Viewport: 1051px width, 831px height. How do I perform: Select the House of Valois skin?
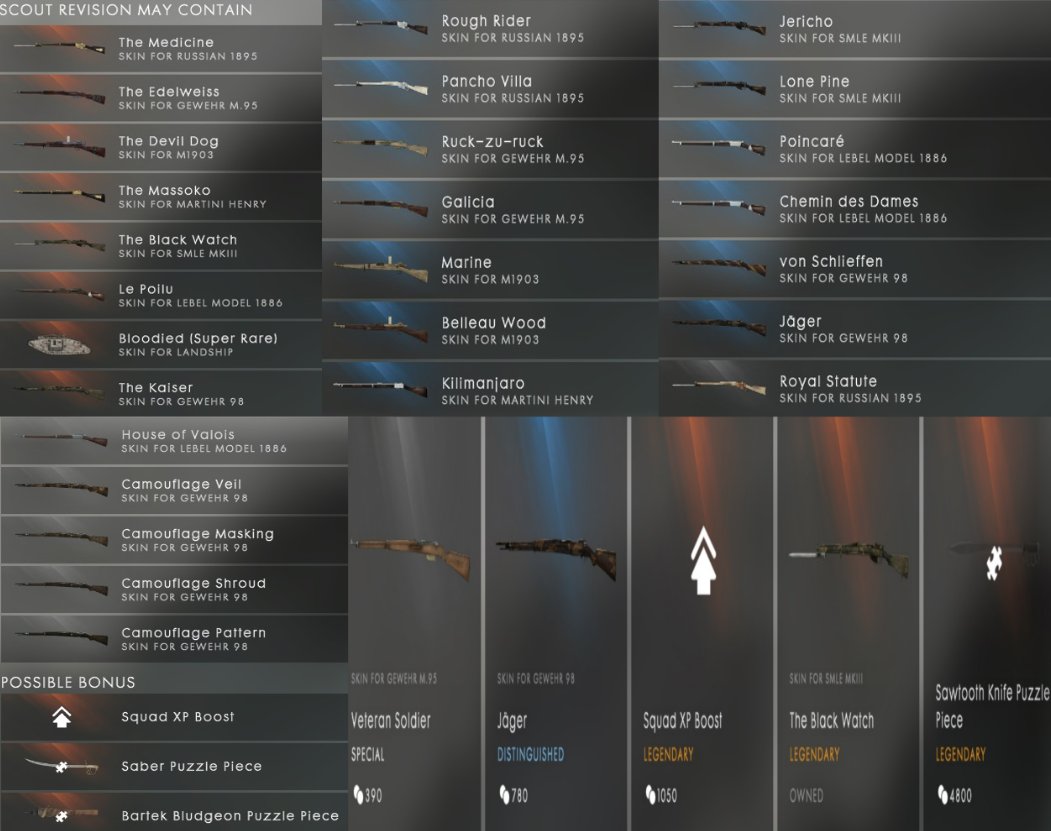[x=174, y=441]
